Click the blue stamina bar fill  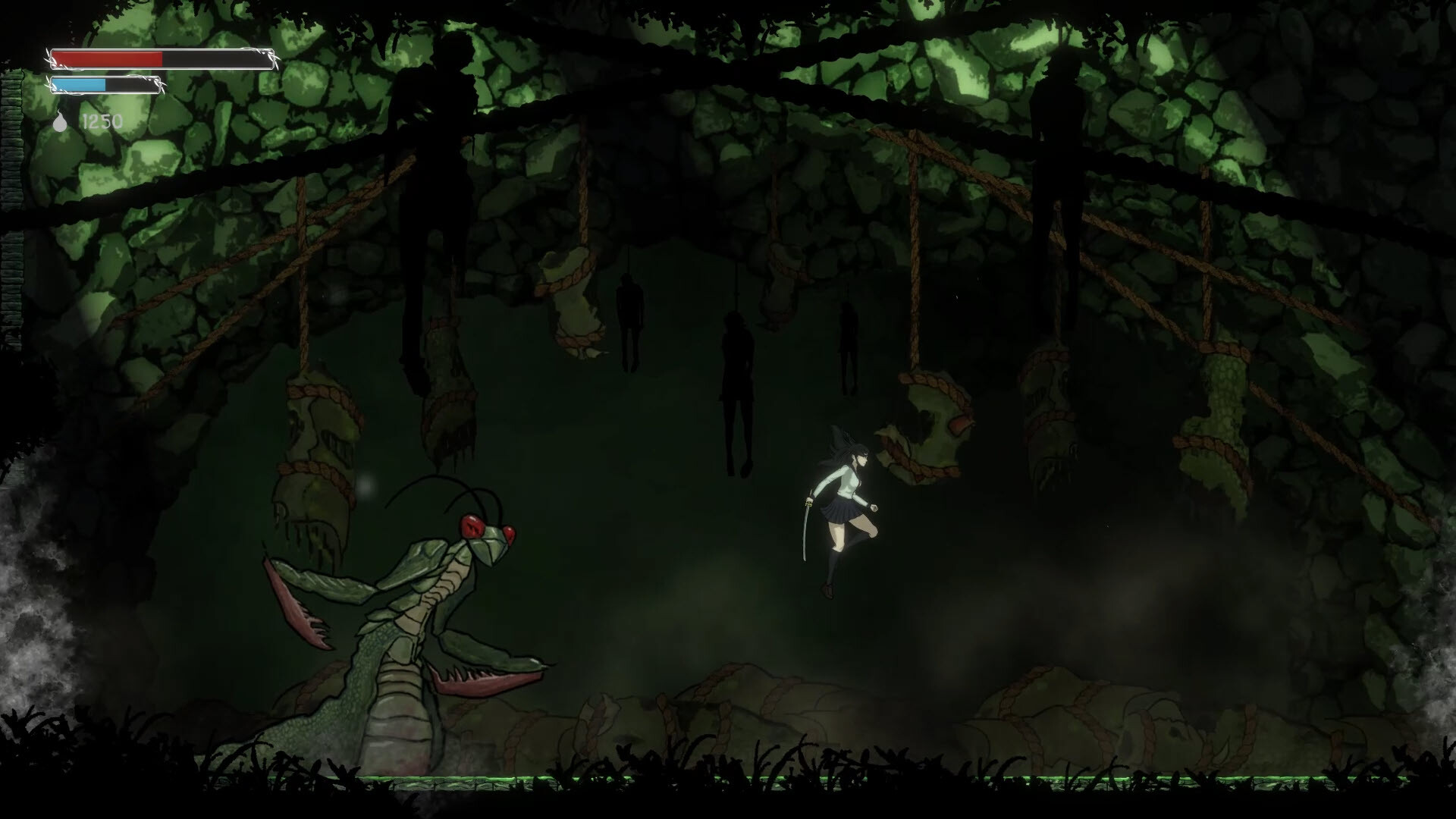click(x=80, y=85)
